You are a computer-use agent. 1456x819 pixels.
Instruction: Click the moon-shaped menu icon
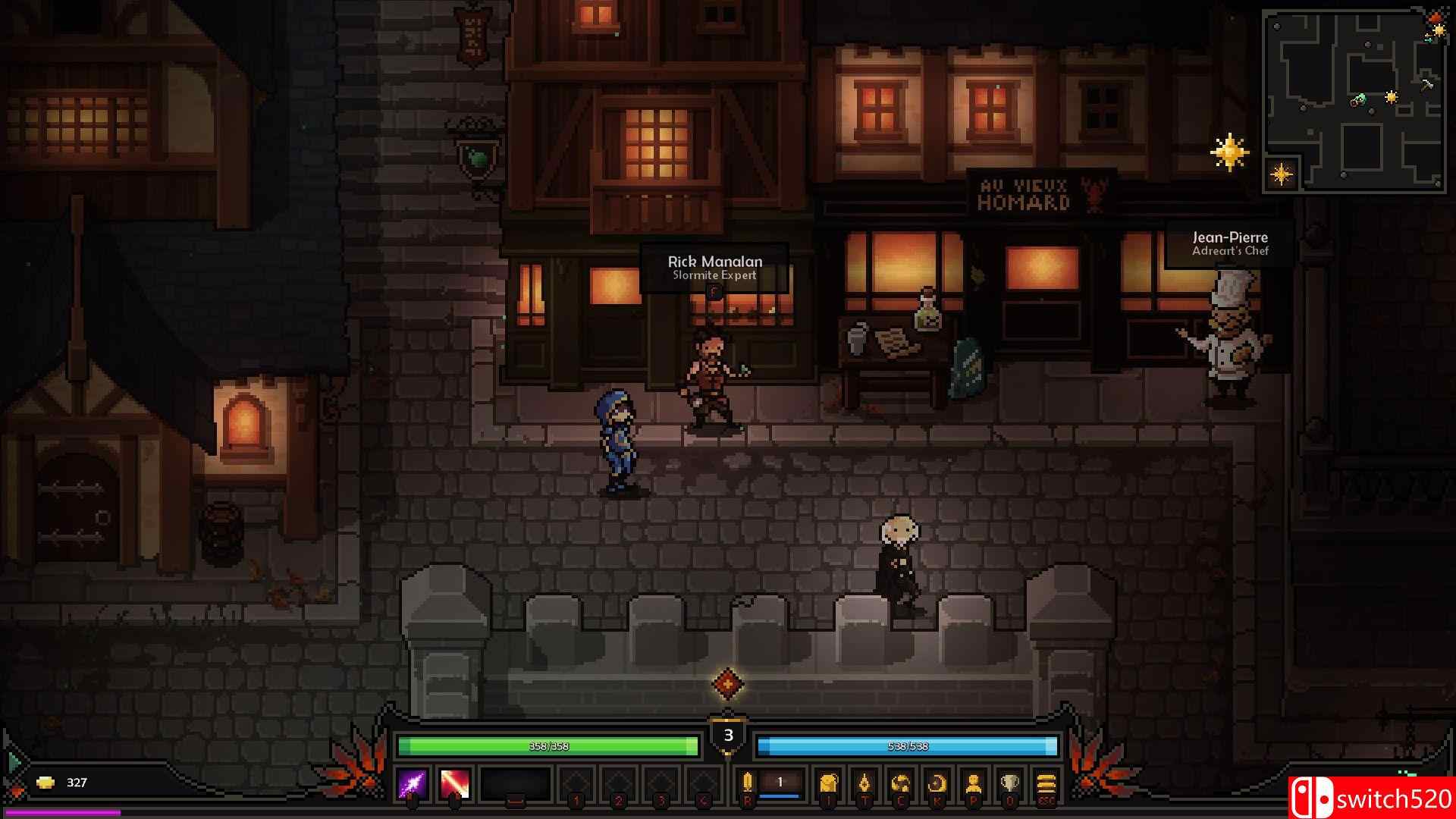point(937,781)
